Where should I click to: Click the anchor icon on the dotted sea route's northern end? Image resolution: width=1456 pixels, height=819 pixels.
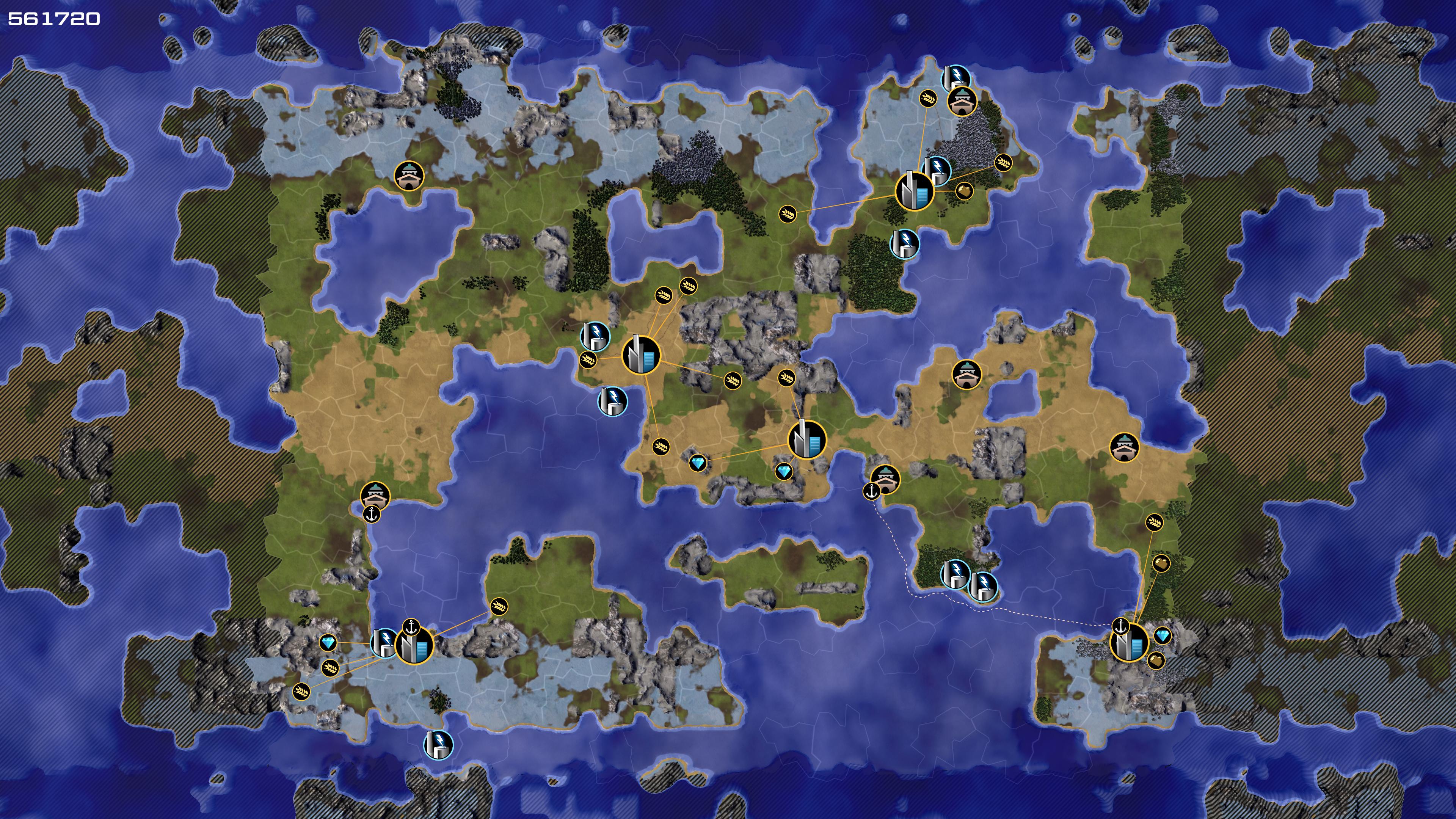click(x=872, y=491)
